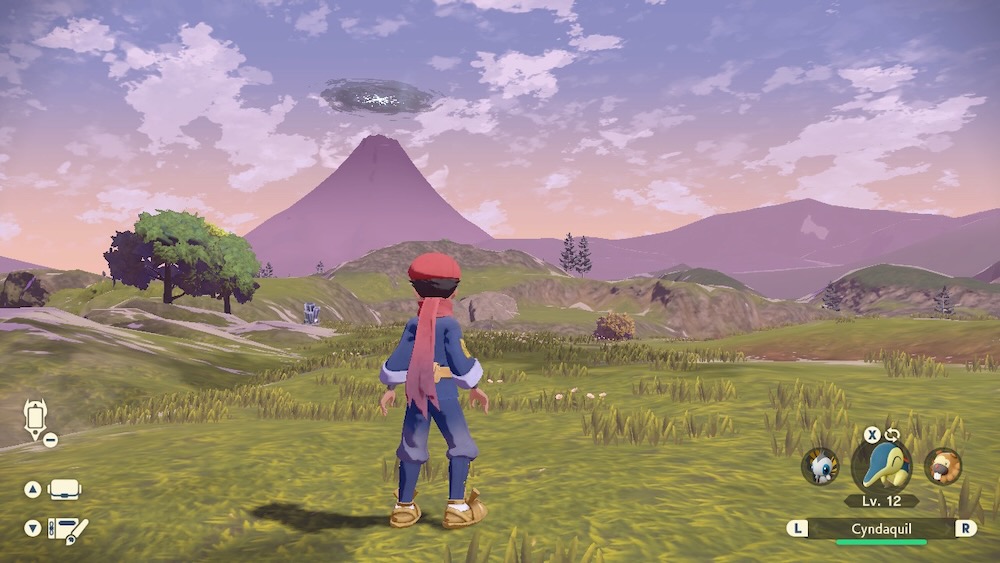This screenshot has height=563, width=1000.
Task: Click the Cyndaquil name bar
Action: point(881,528)
